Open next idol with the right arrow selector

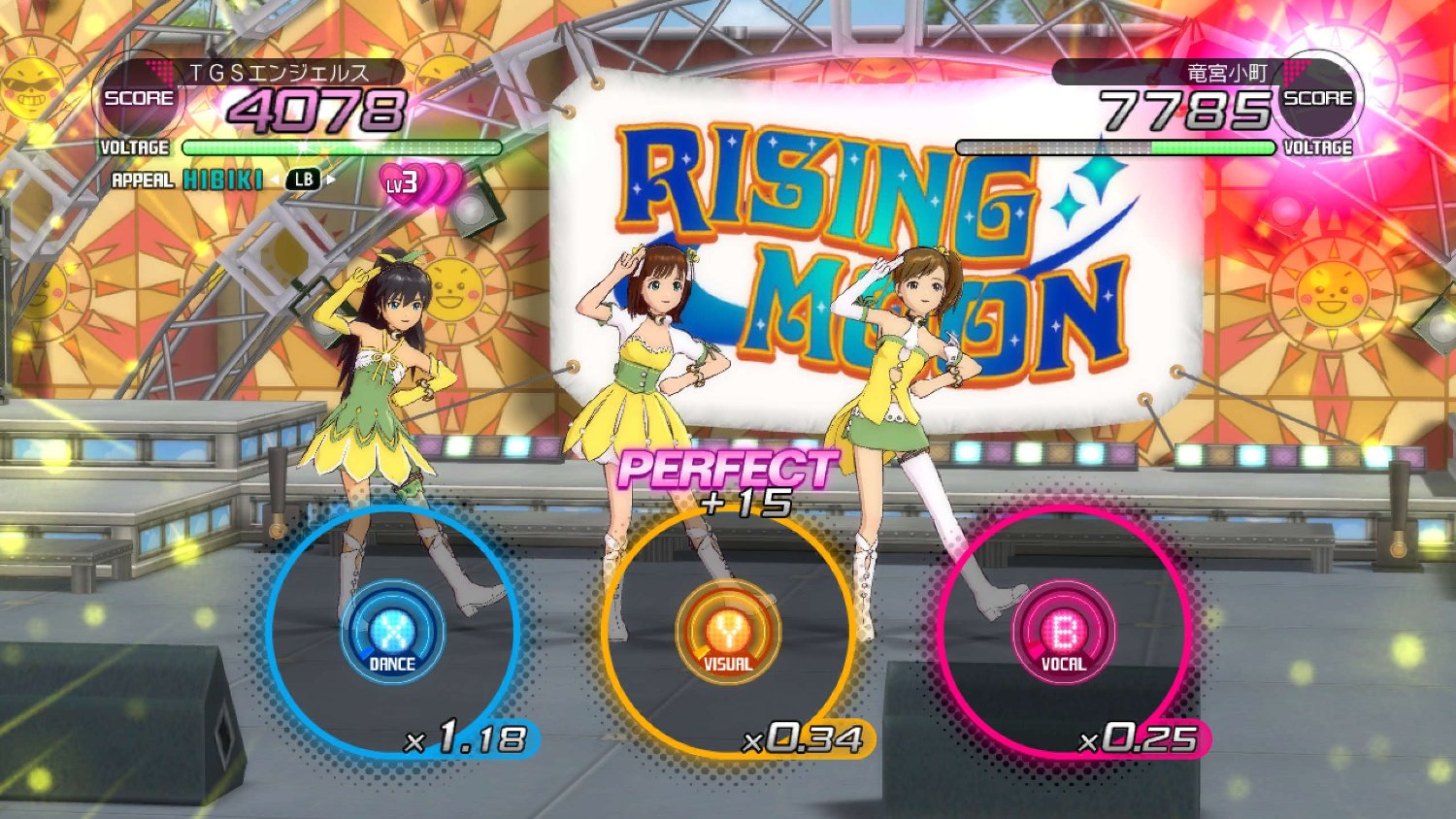(x=330, y=180)
